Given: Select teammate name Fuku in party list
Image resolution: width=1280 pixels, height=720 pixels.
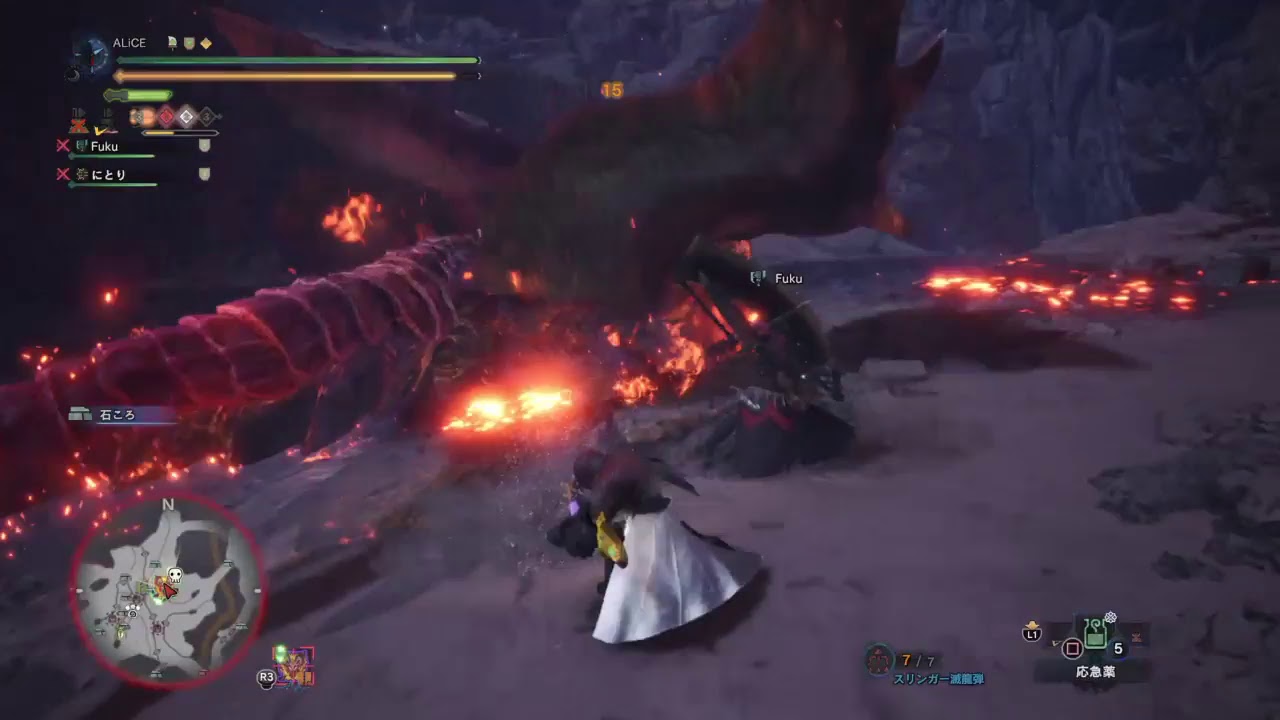Looking at the screenshot, I should pyautogui.click(x=106, y=145).
